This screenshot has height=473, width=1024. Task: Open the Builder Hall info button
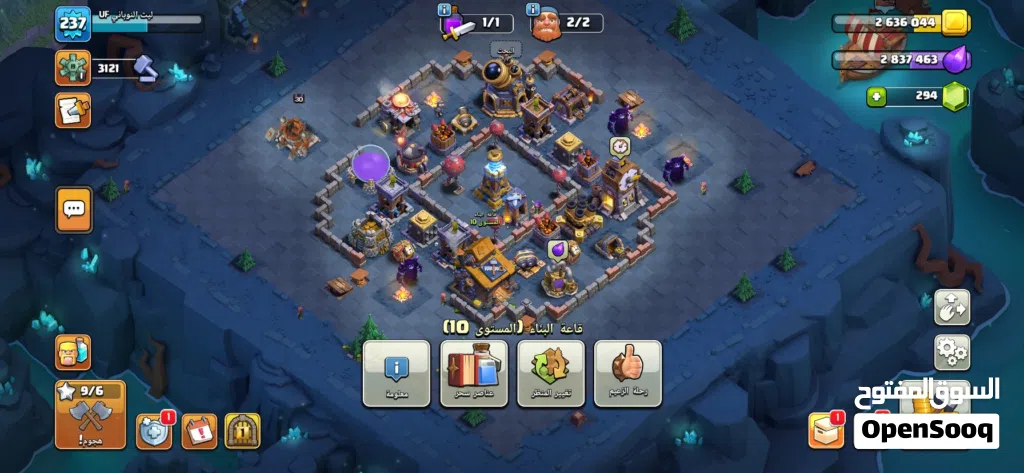point(396,372)
